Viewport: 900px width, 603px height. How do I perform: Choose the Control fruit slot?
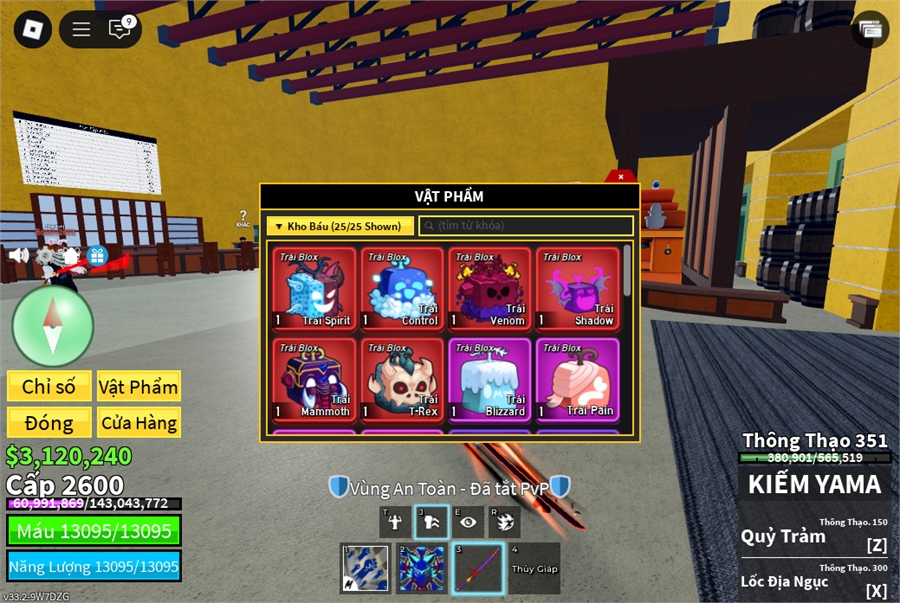pyautogui.click(x=402, y=289)
